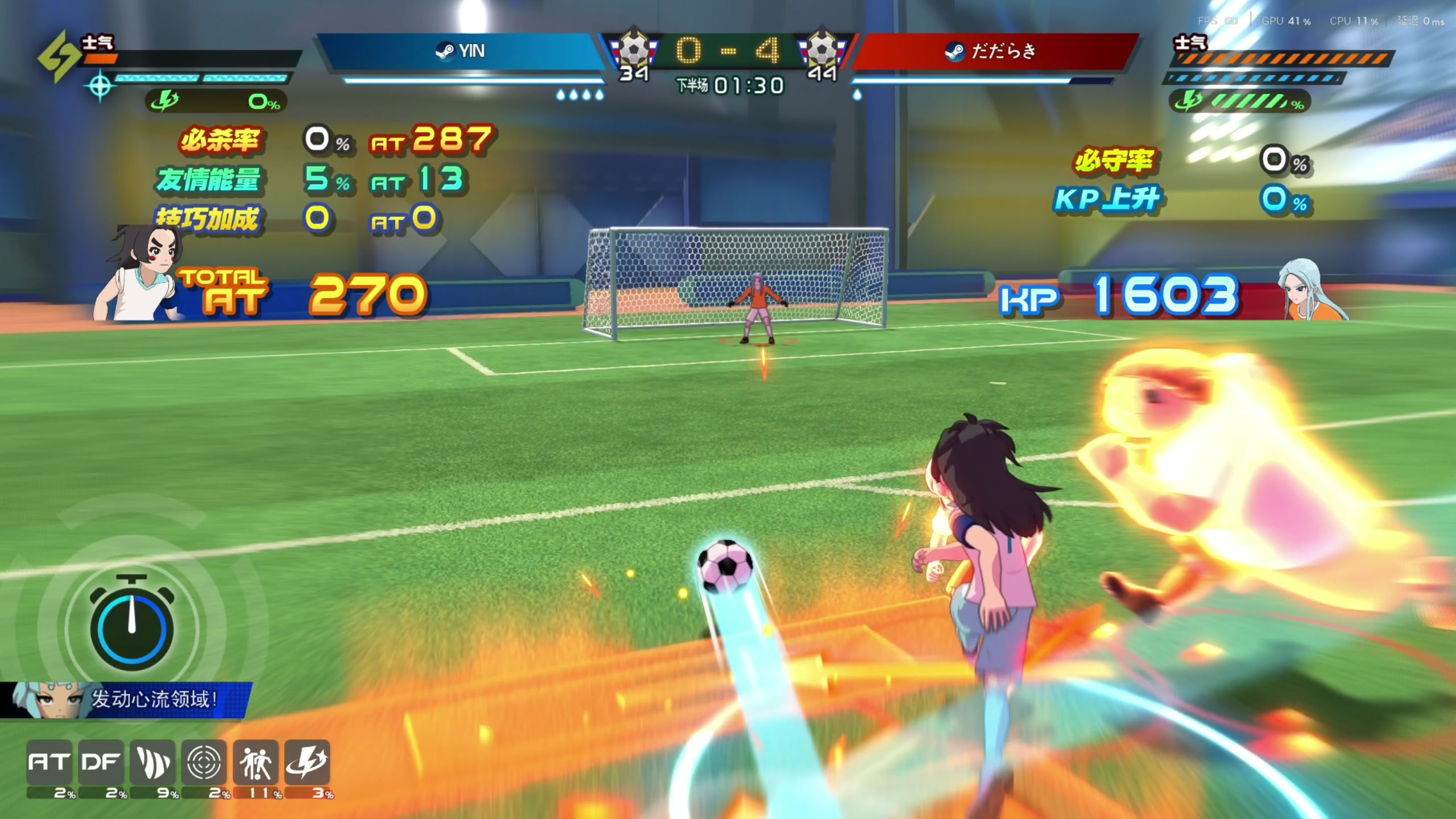Select the yellow lightning team emblem

coord(59,56)
